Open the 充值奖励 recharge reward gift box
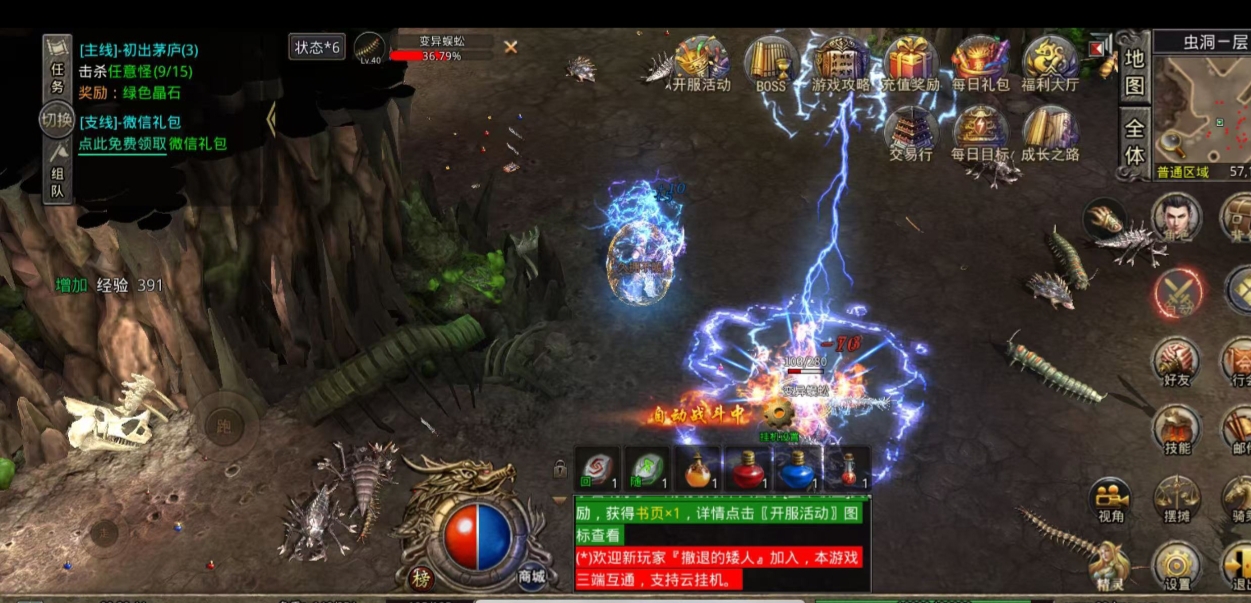The image size is (1251, 603). click(910, 63)
